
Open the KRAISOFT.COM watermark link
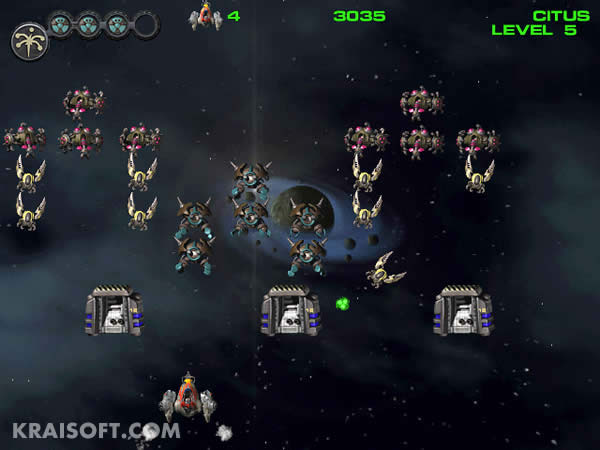click(96, 431)
